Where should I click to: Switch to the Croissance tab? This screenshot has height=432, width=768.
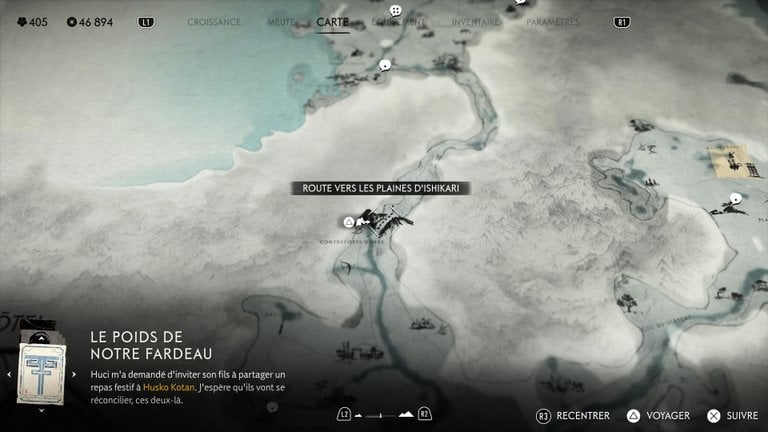pyautogui.click(x=214, y=21)
